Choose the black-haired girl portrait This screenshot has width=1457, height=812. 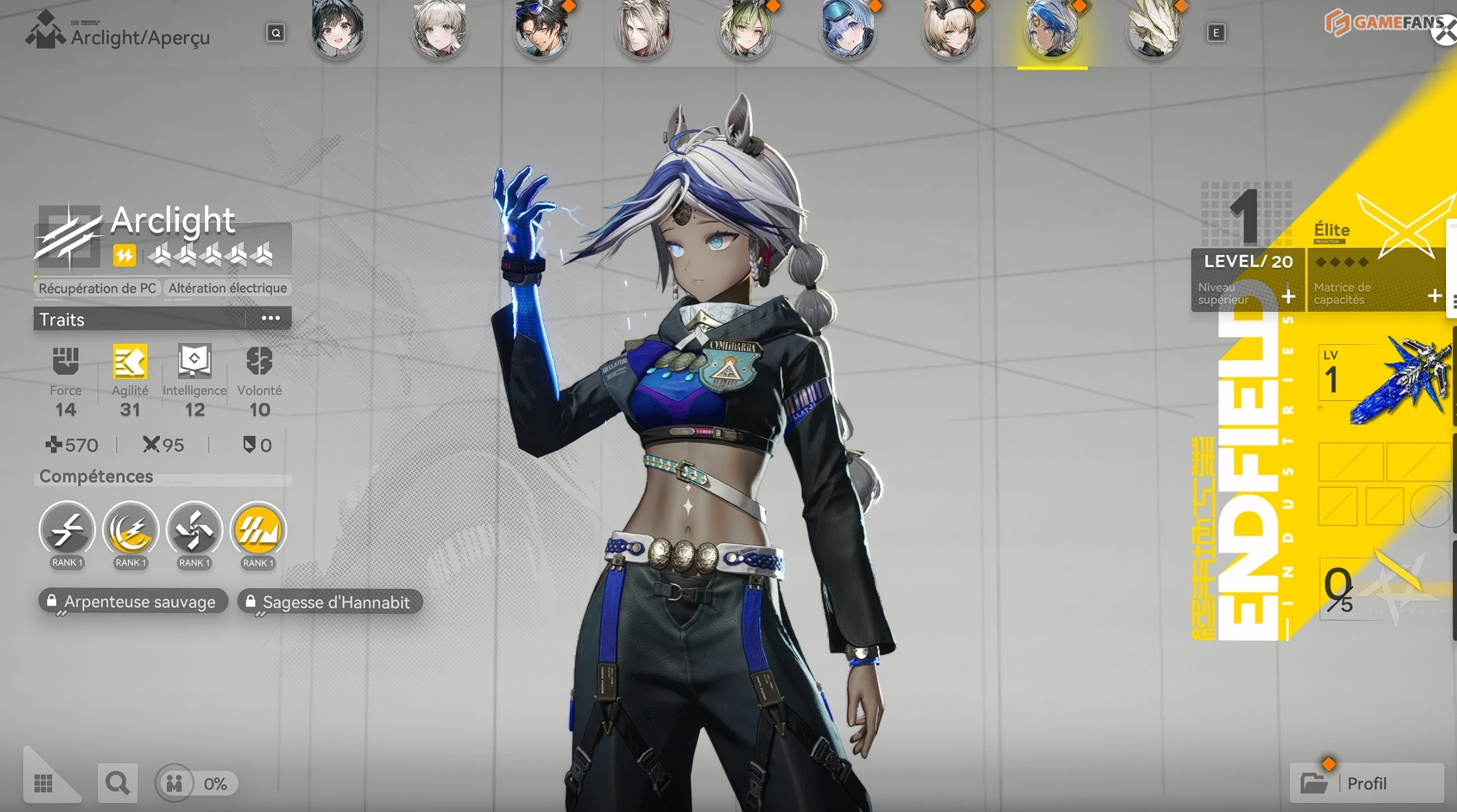coord(337,30)
